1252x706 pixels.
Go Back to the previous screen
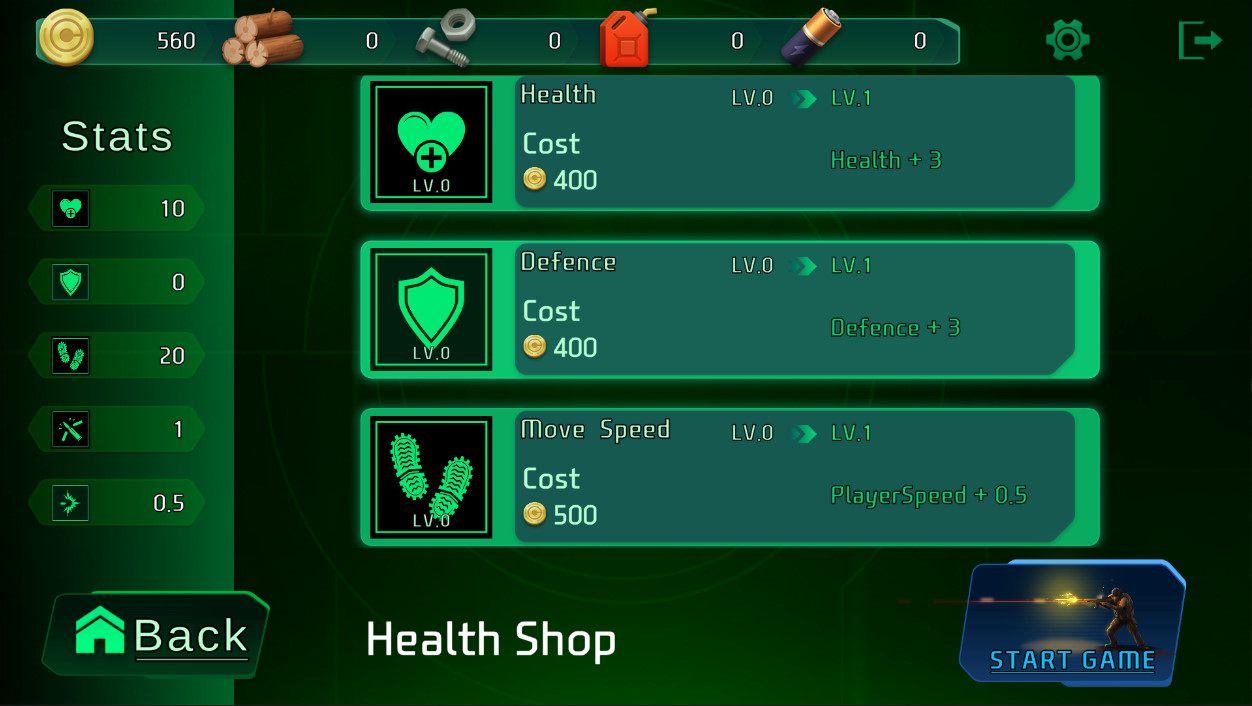pos(158,635)
